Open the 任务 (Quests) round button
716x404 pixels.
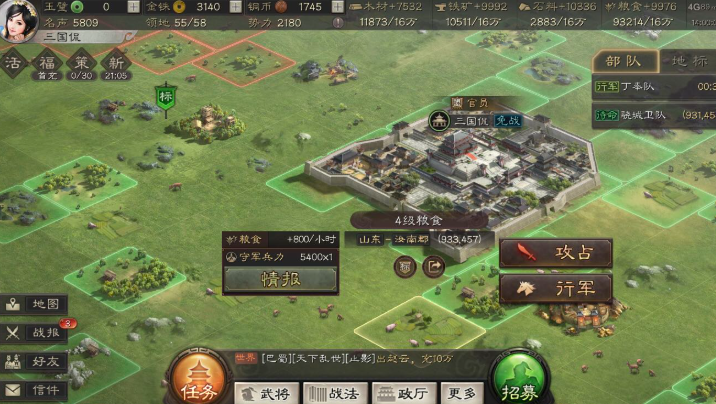195,377
